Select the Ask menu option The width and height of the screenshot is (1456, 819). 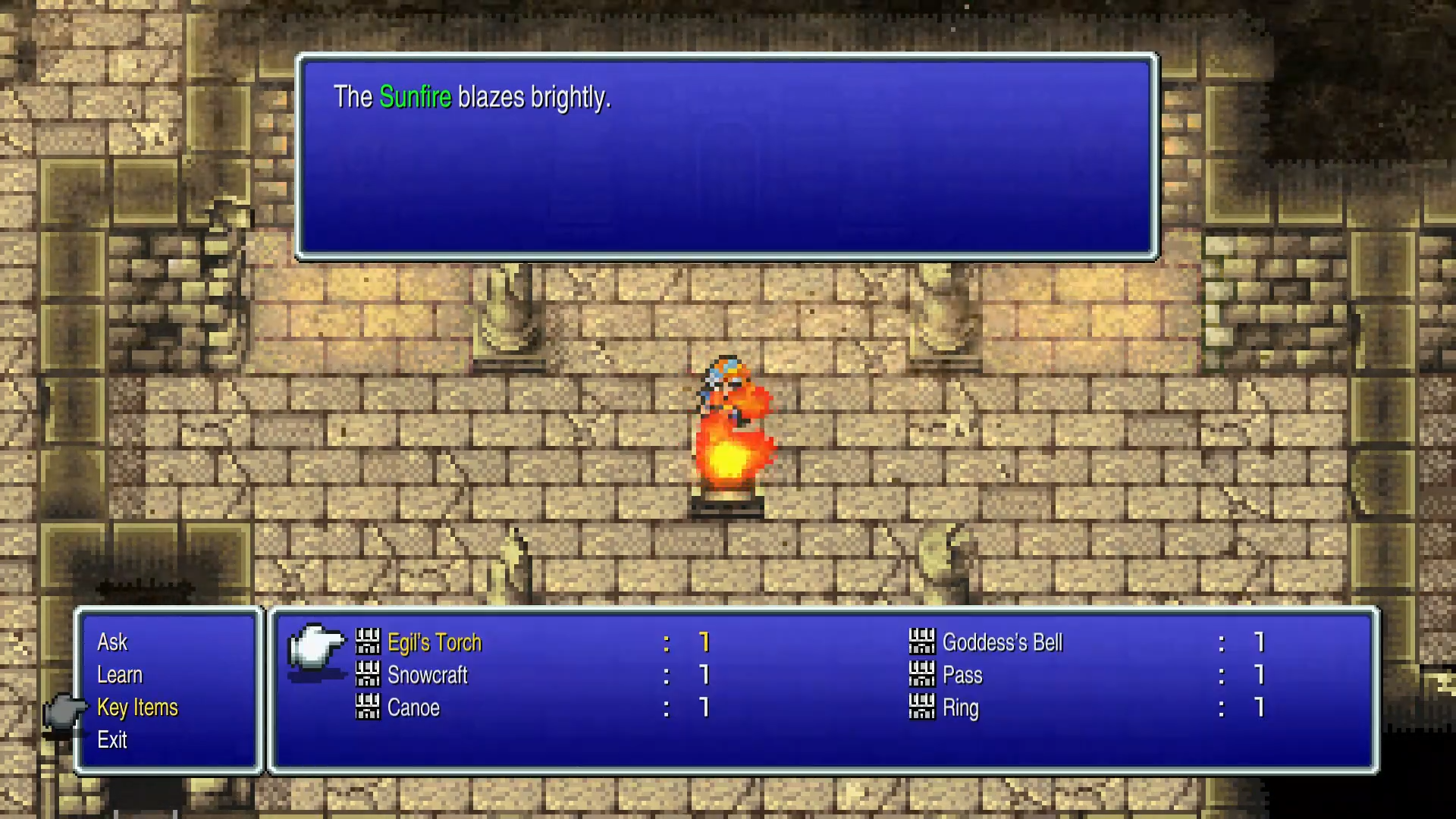coord(111,642)
